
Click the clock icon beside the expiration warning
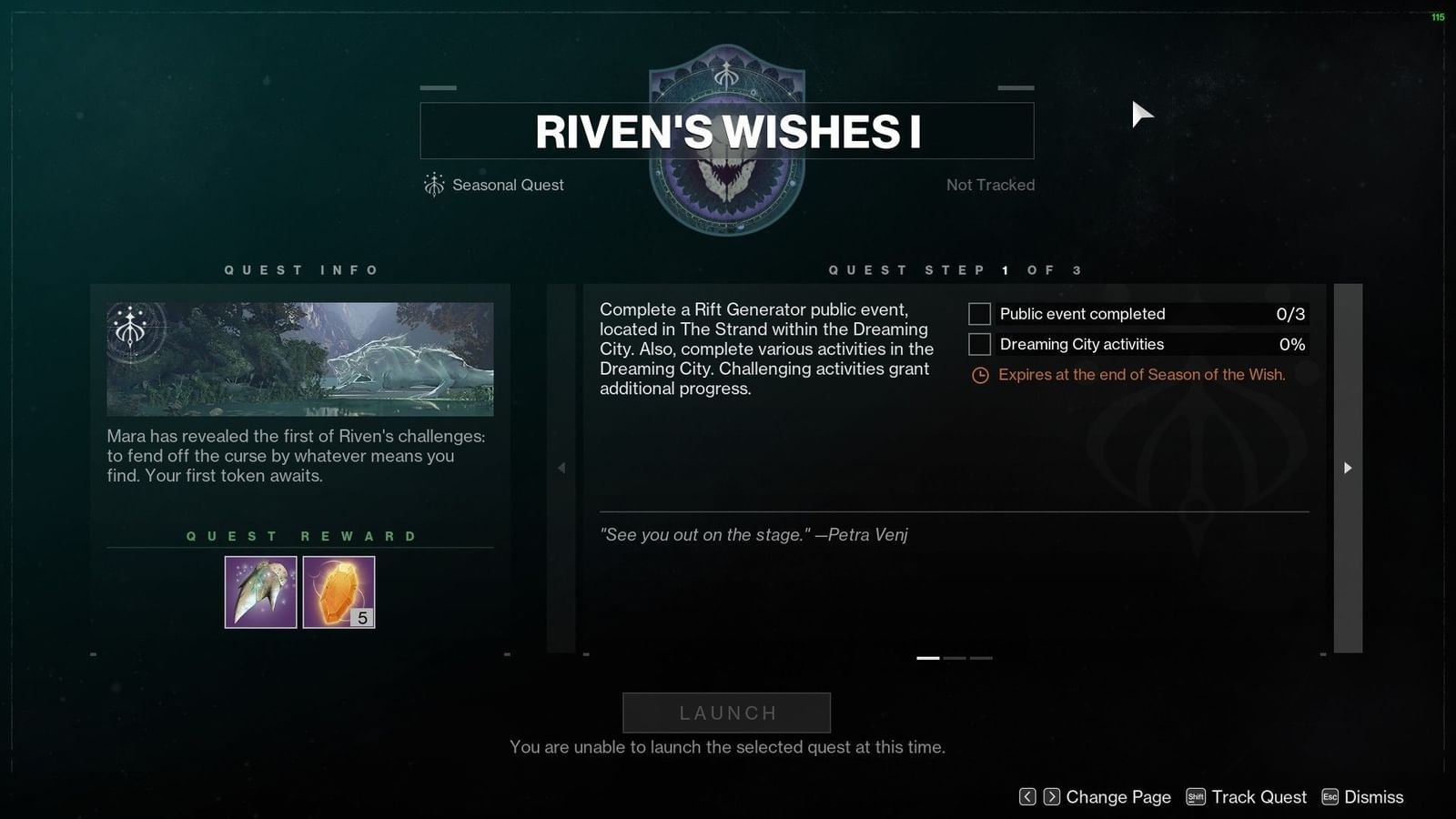click(979, 374)
